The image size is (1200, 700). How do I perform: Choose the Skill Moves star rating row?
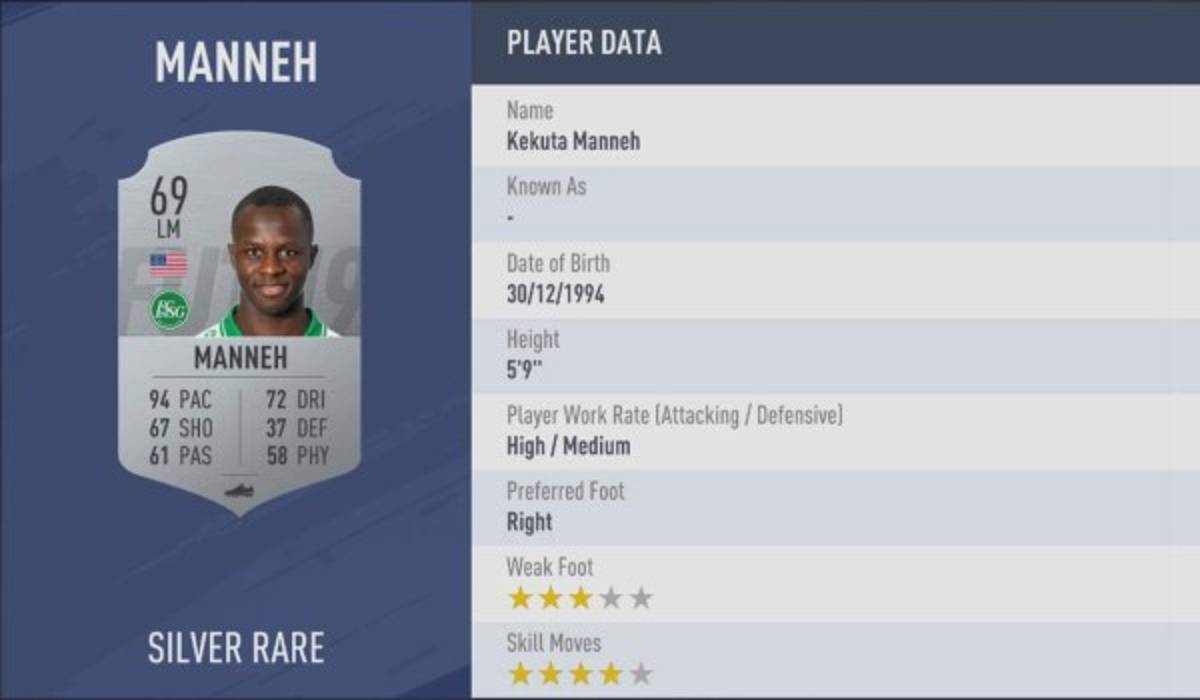pos(835,658)
